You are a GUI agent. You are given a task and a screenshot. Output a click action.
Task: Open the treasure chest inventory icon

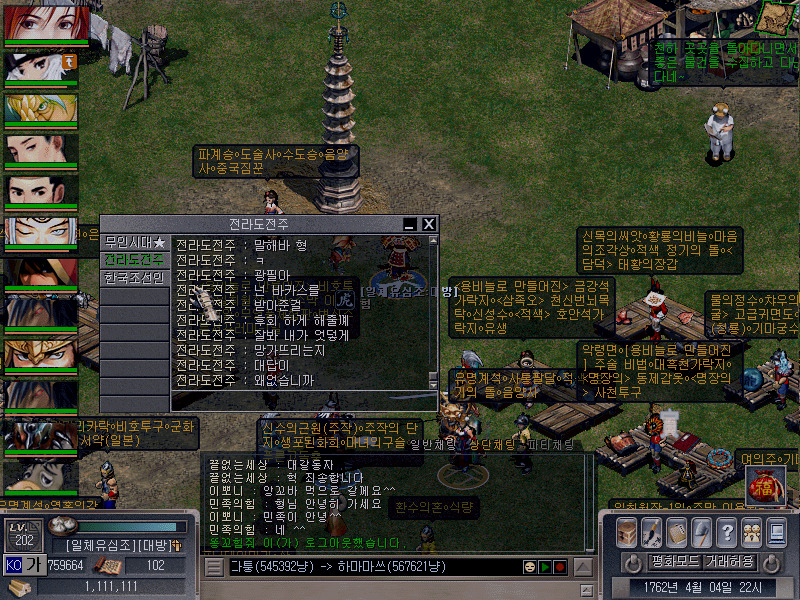[627, 532]
